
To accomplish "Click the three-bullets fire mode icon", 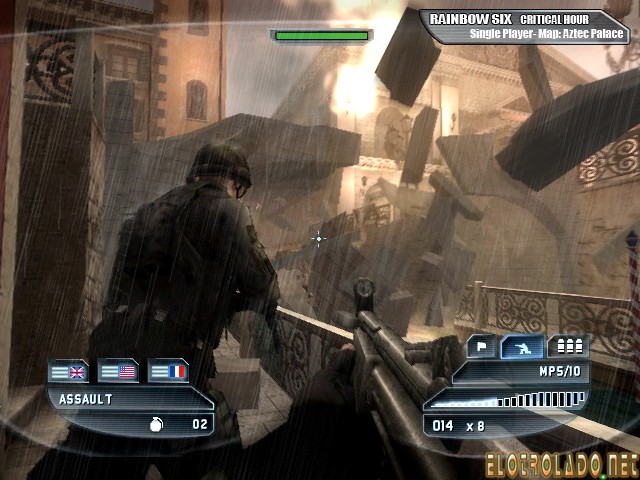I will tap(568, 347).
